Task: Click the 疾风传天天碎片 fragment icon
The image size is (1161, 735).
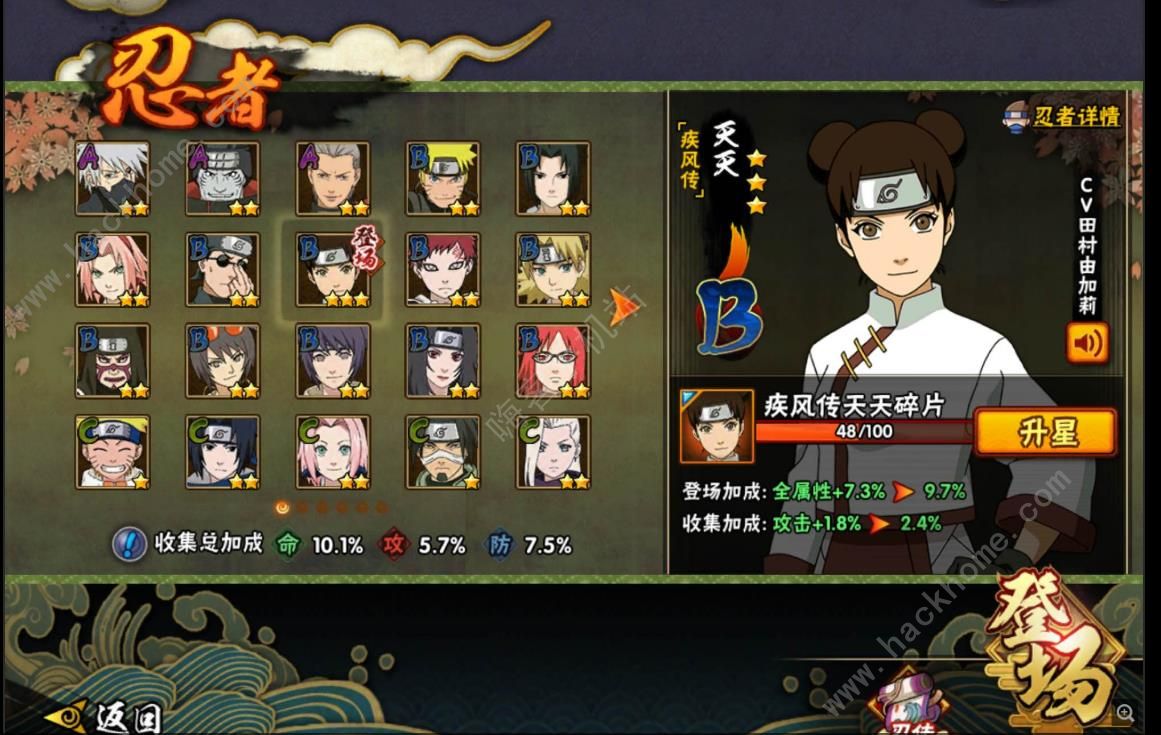Action: point(716,426)
